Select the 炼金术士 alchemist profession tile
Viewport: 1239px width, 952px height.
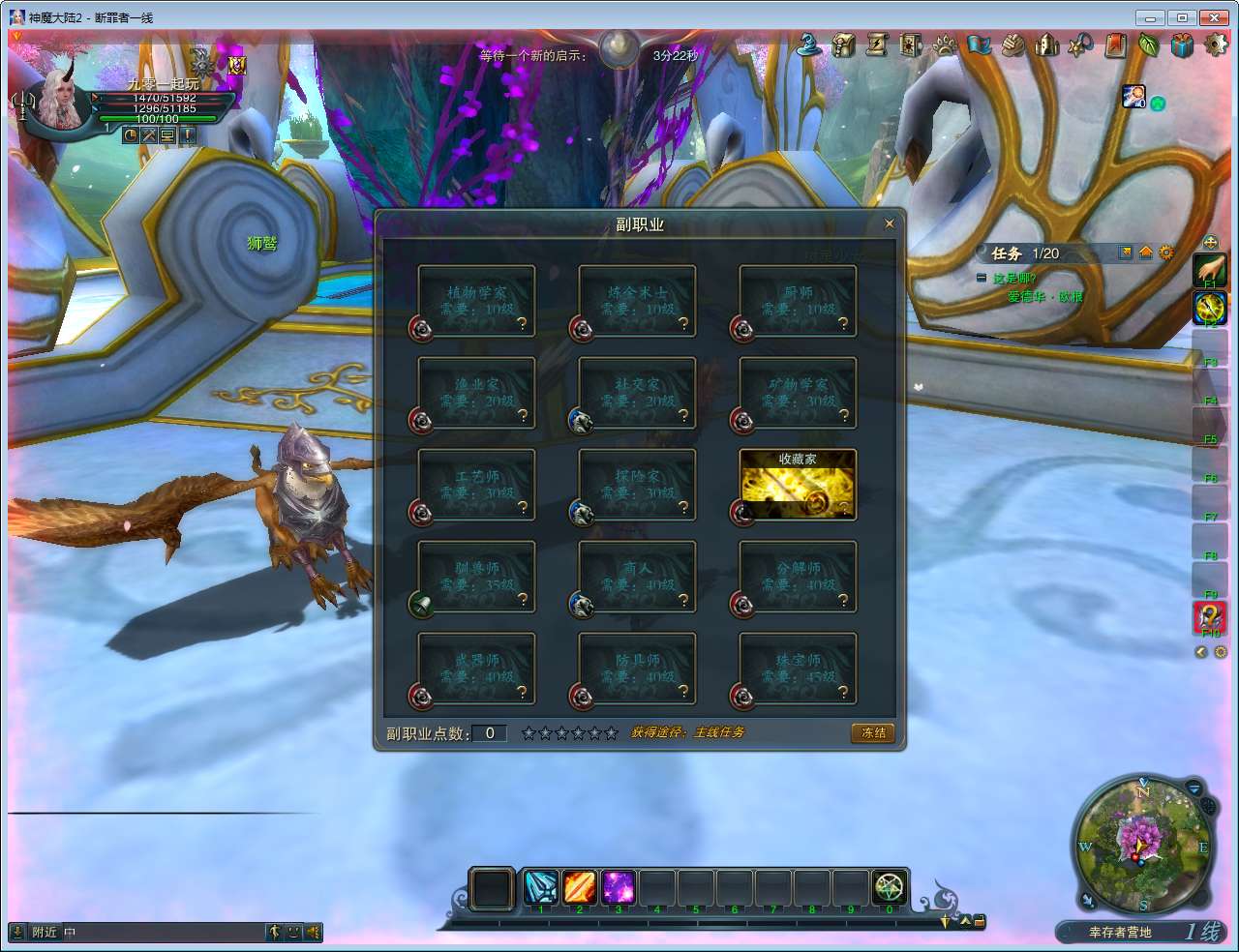(637, 301)
